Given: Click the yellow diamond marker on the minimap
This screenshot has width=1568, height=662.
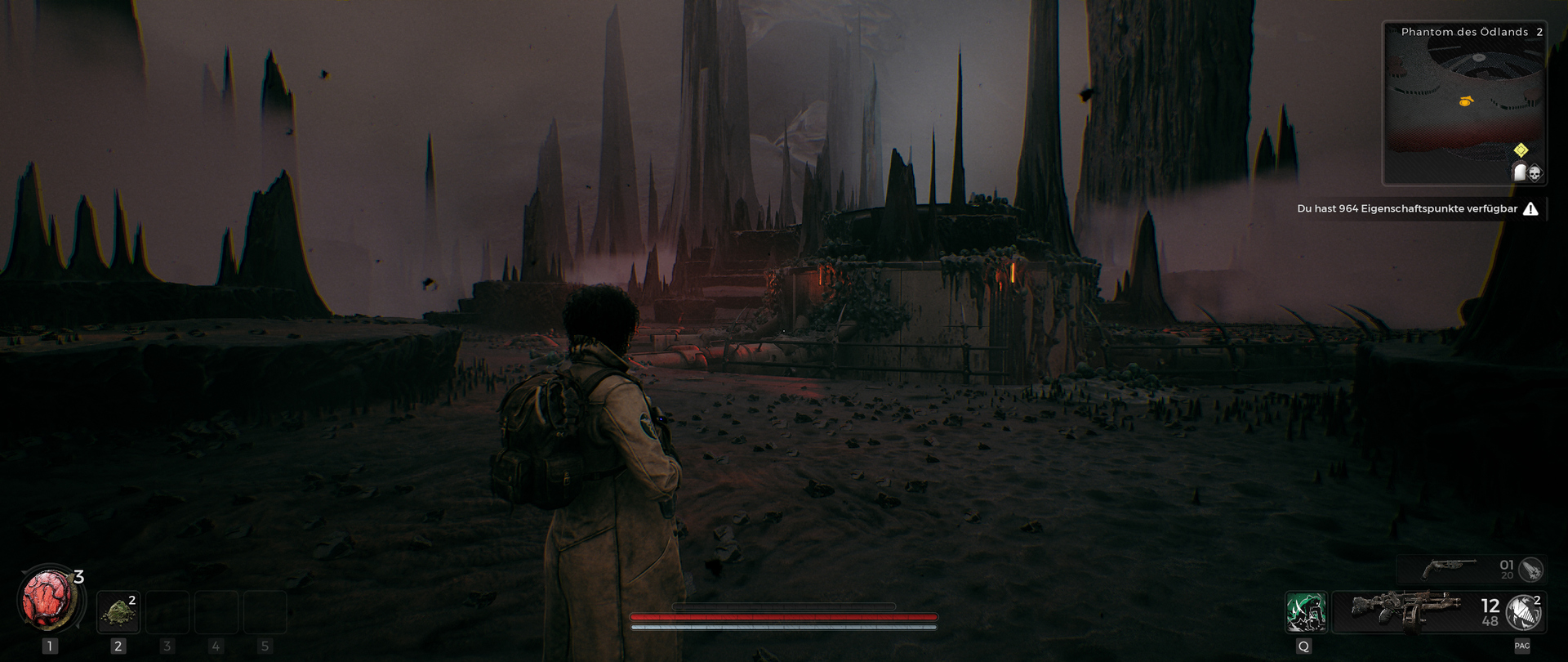Looking at the screenshot, I should [x=1521, y=150].
